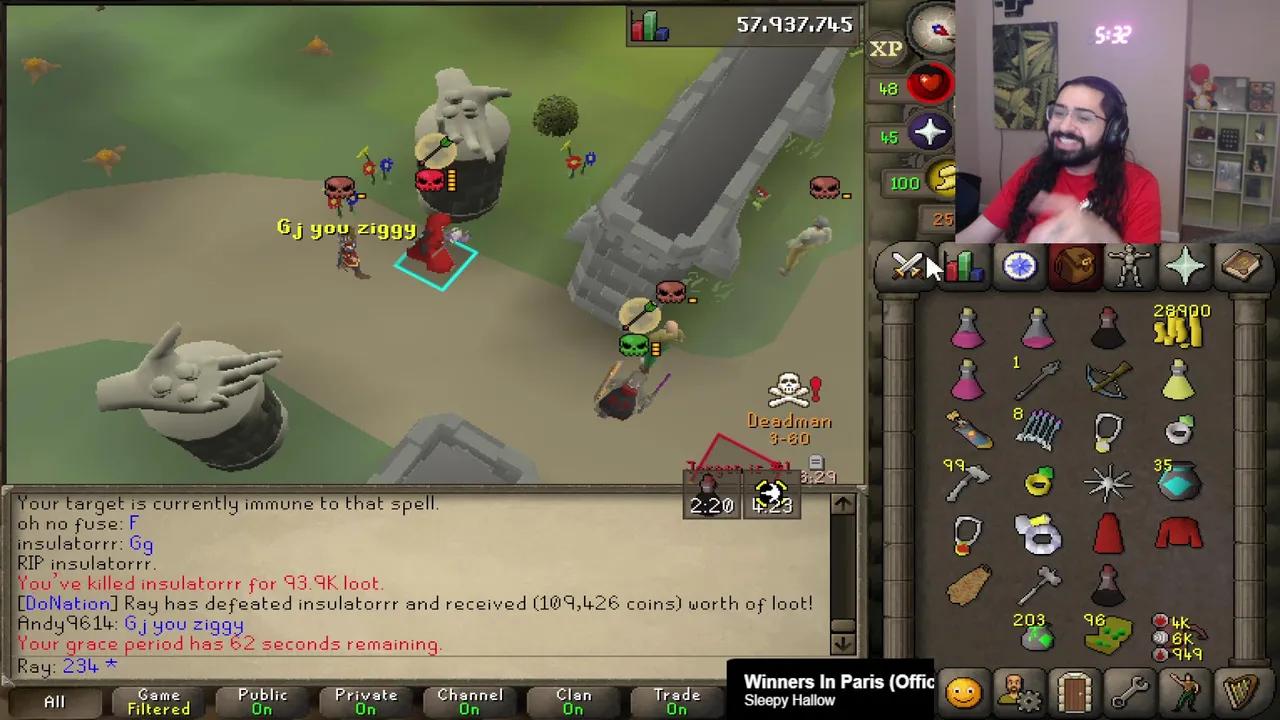Select the Clan chat tab
The width and height of the screenshot is (1280, 720).
tap(573, 700)
